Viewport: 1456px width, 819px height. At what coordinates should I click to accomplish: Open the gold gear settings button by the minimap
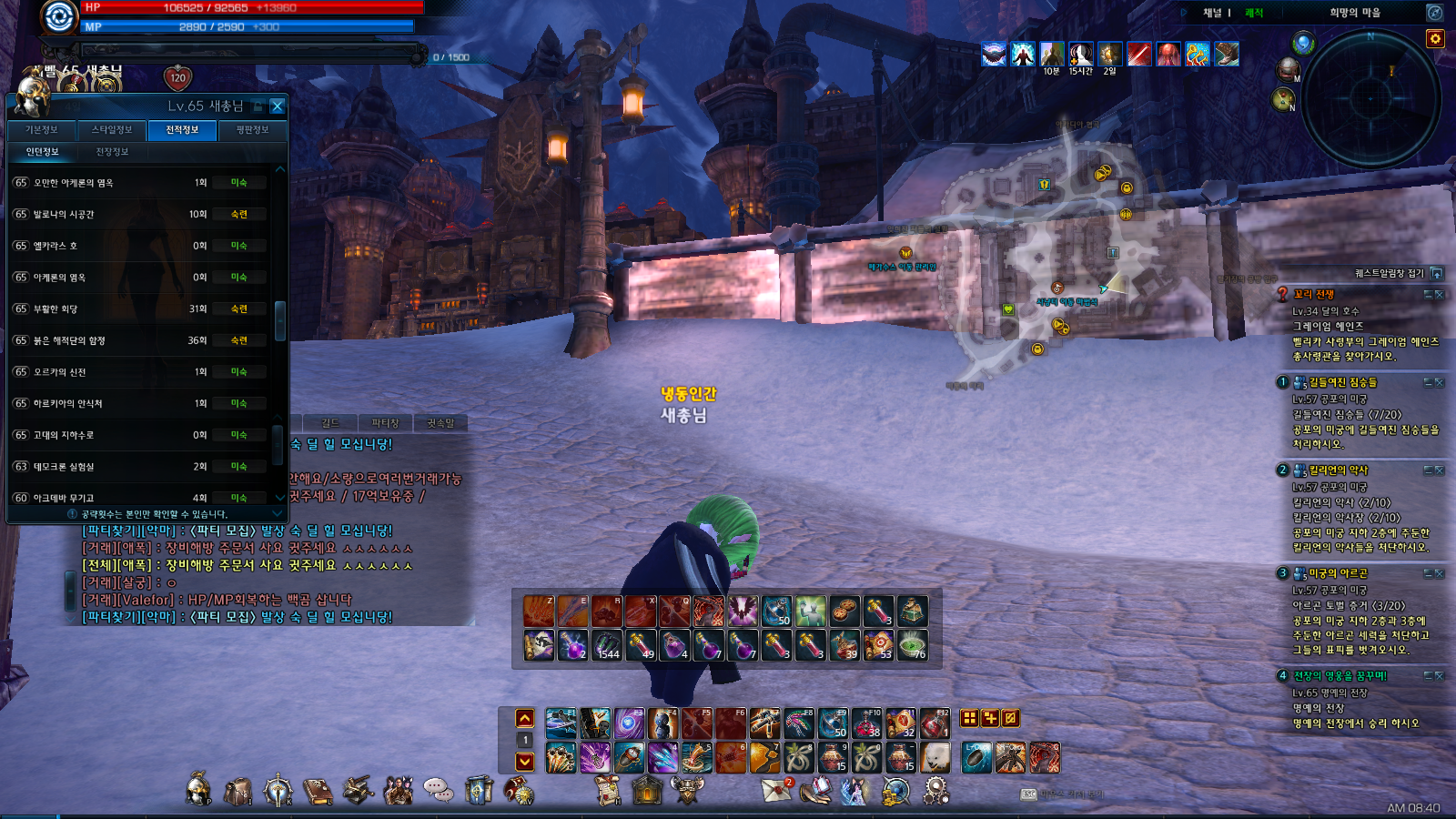tap(1435, 38)
